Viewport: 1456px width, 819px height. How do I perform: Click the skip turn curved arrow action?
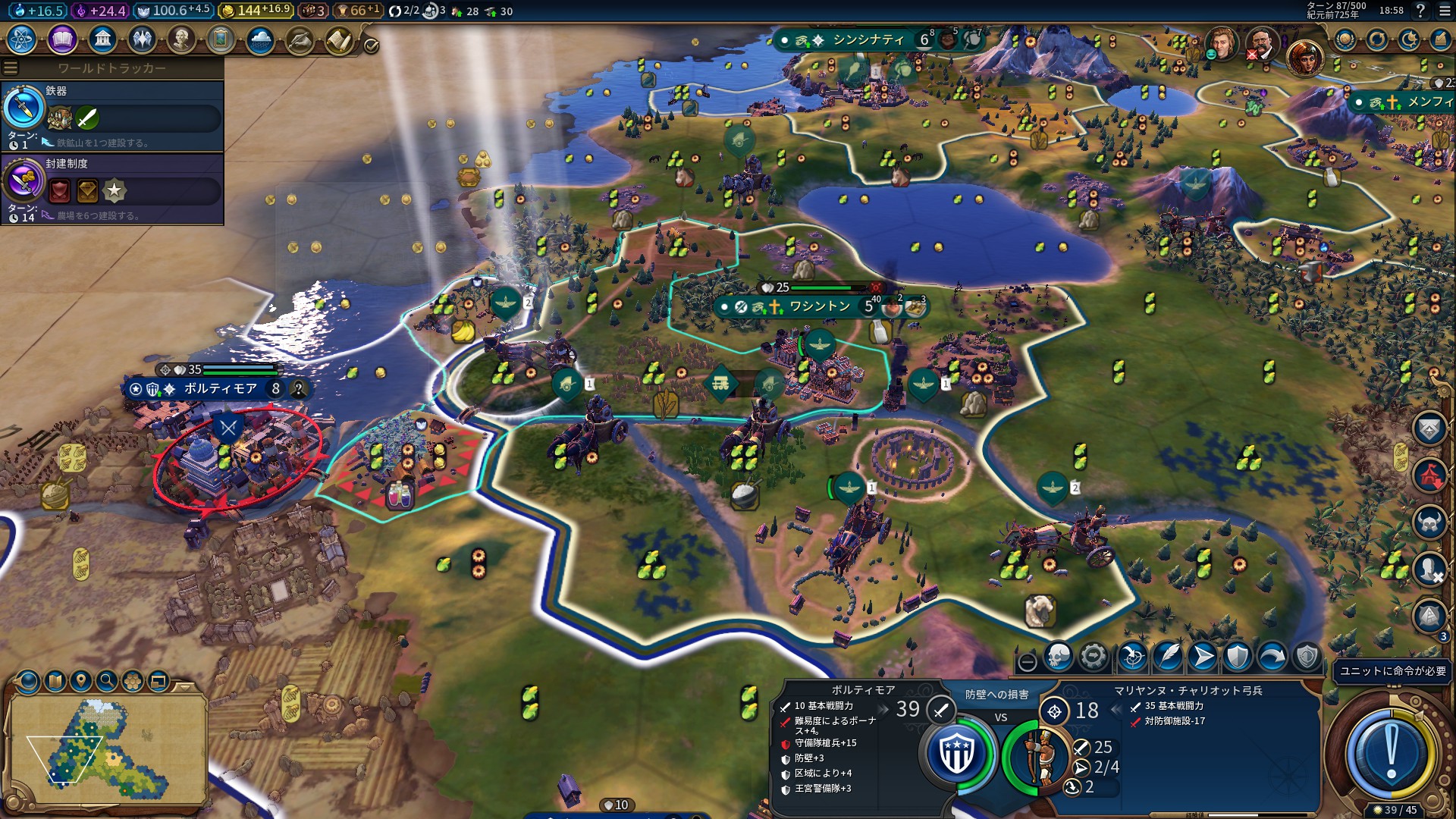click(1272, 657)
